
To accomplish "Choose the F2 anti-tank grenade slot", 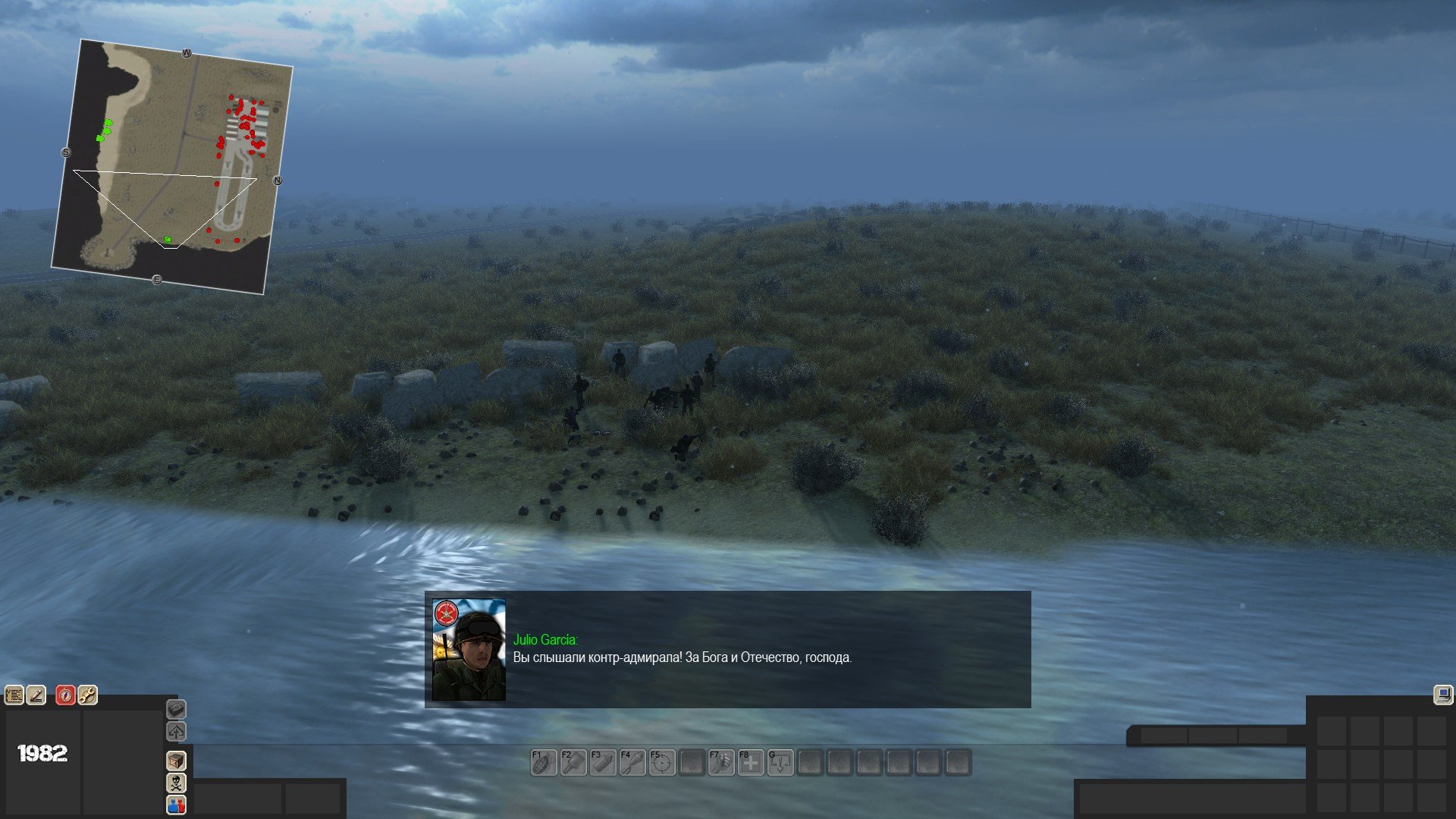I will click(573, 762).
